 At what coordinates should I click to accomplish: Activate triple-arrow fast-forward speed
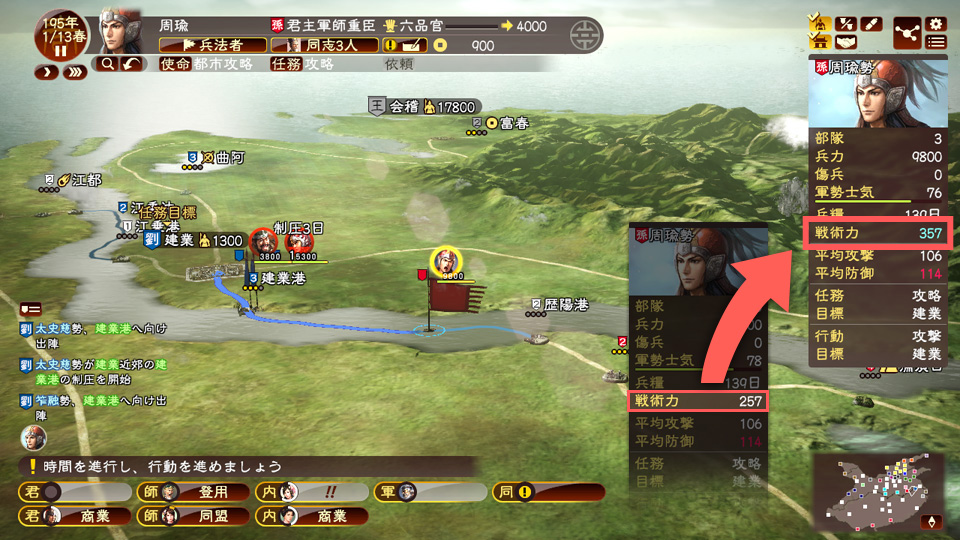coord(74,72)
